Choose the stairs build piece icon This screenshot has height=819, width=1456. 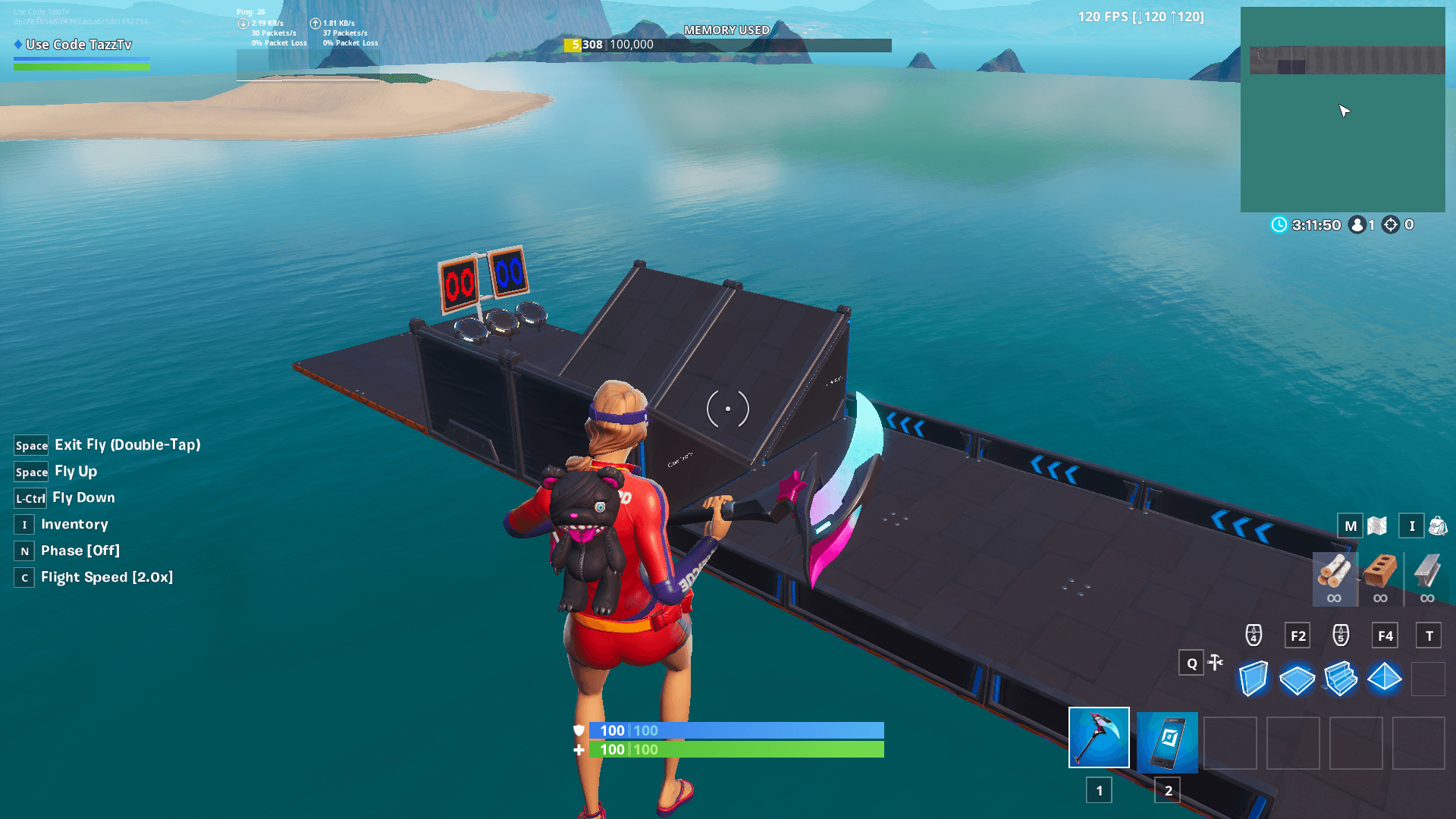(x=1341, y=677)
